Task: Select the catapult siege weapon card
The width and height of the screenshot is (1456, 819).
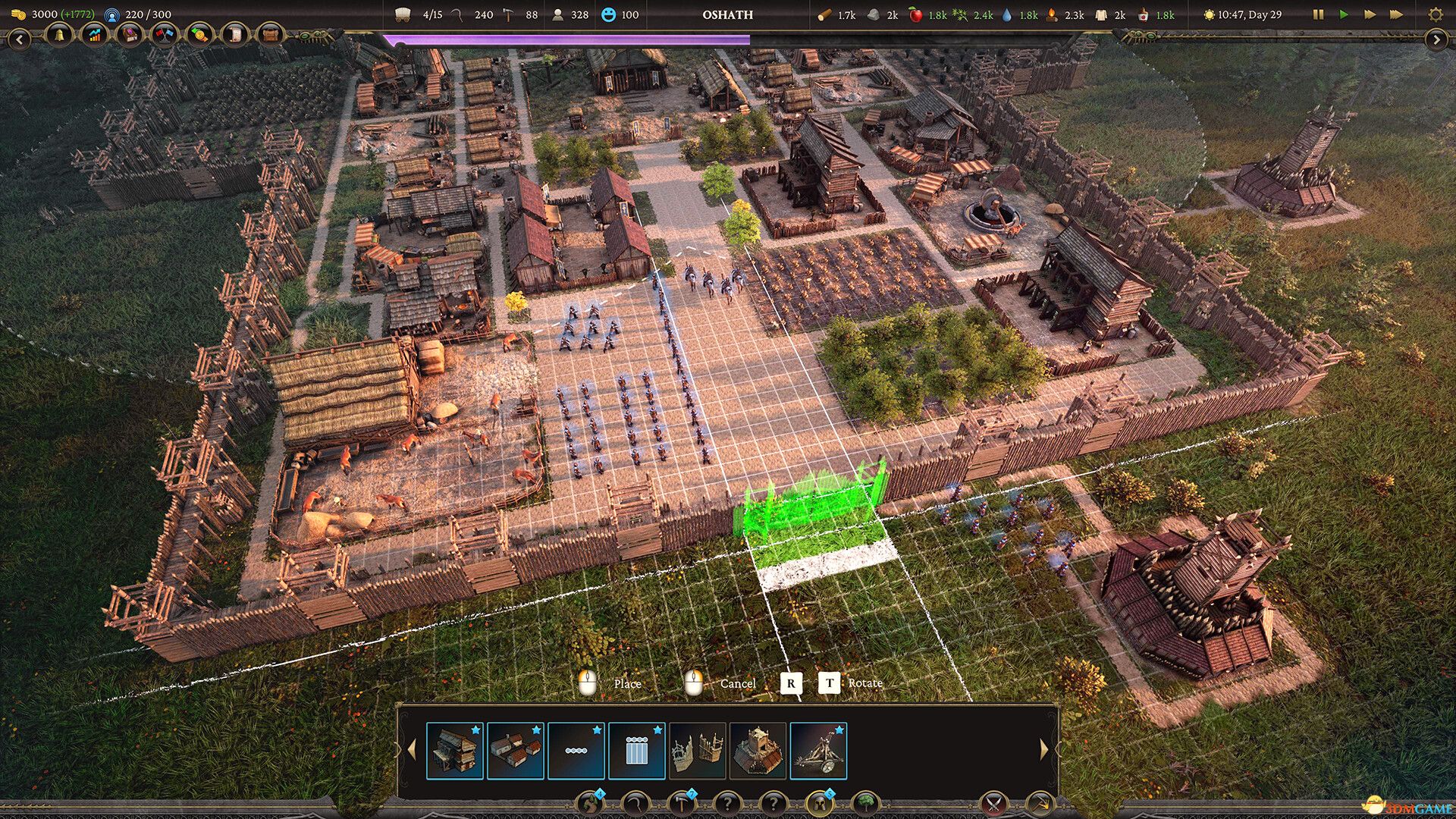Action: pos(818,751)
